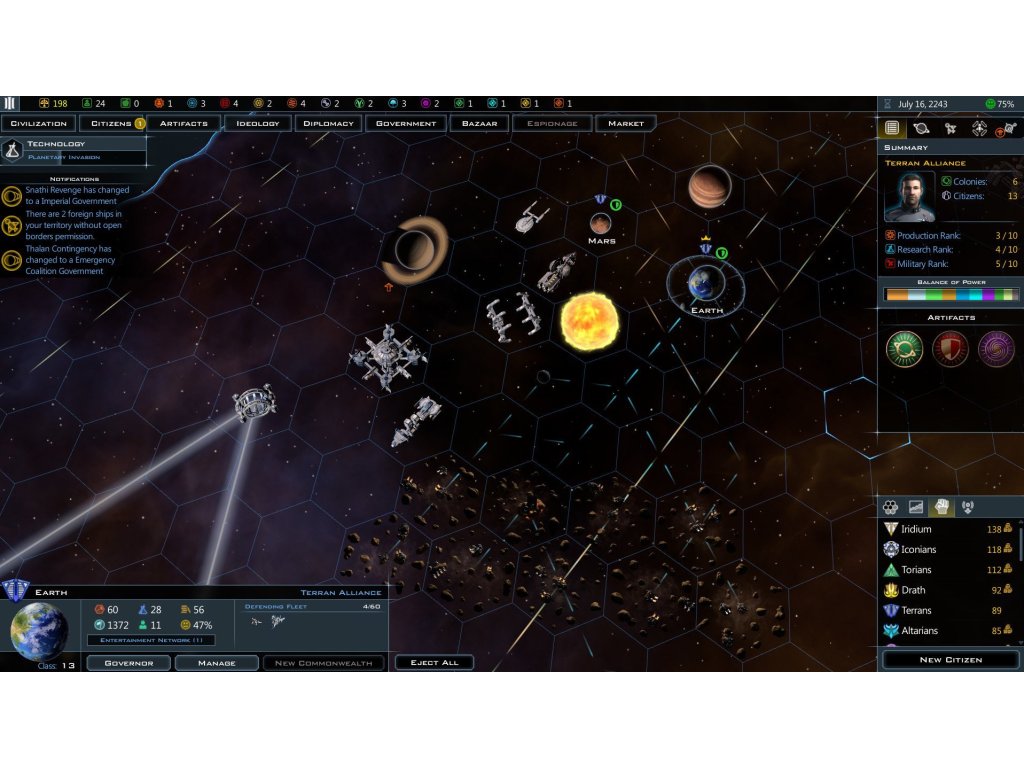The image size is (1024, 768).
Task: Switch to the planets list tab
Action: click(921, 128)
